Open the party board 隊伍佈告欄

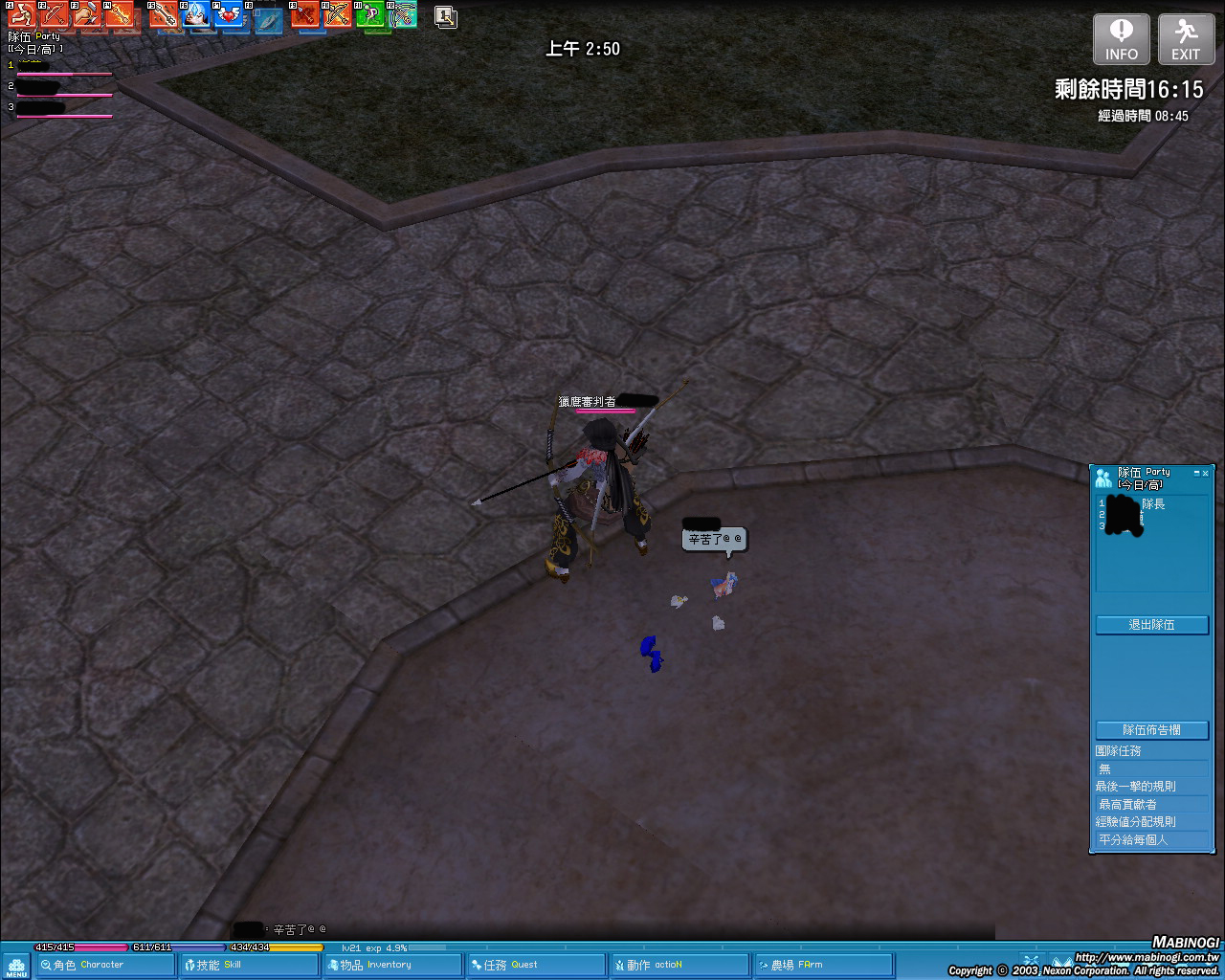pos(1151,730)
